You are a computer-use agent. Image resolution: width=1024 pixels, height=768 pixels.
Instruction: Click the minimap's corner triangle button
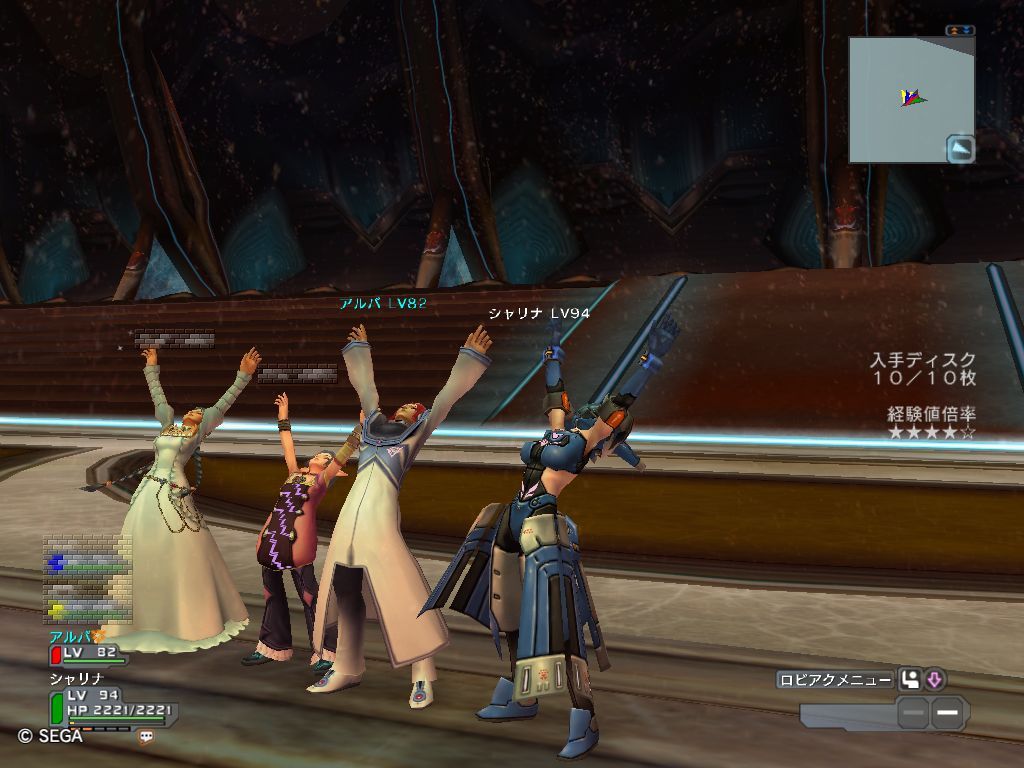coord(960,148)
